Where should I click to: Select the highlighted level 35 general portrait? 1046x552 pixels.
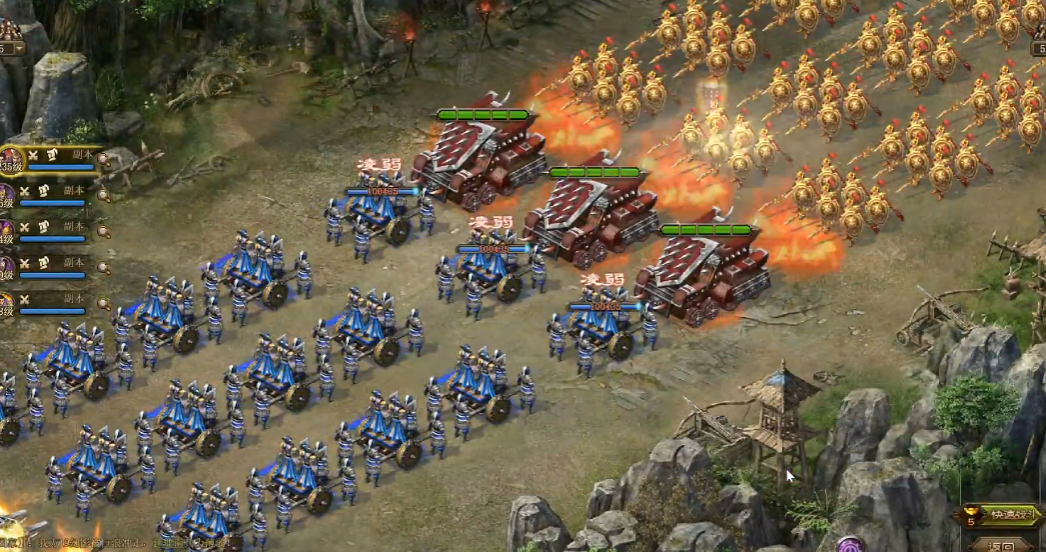(x=10, y=160)
